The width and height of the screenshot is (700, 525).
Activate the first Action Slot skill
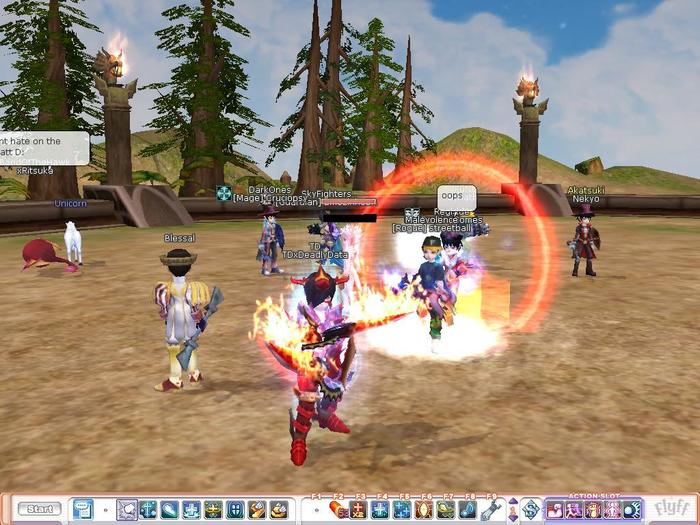pos(555,509)
